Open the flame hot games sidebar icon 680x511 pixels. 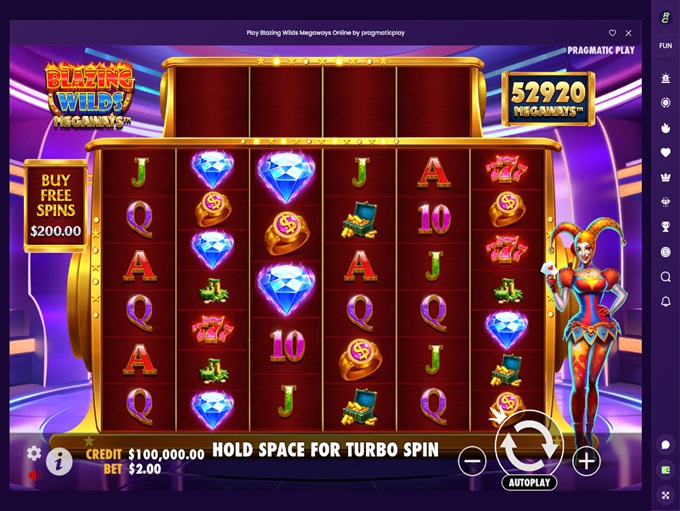tap(665, 128)
